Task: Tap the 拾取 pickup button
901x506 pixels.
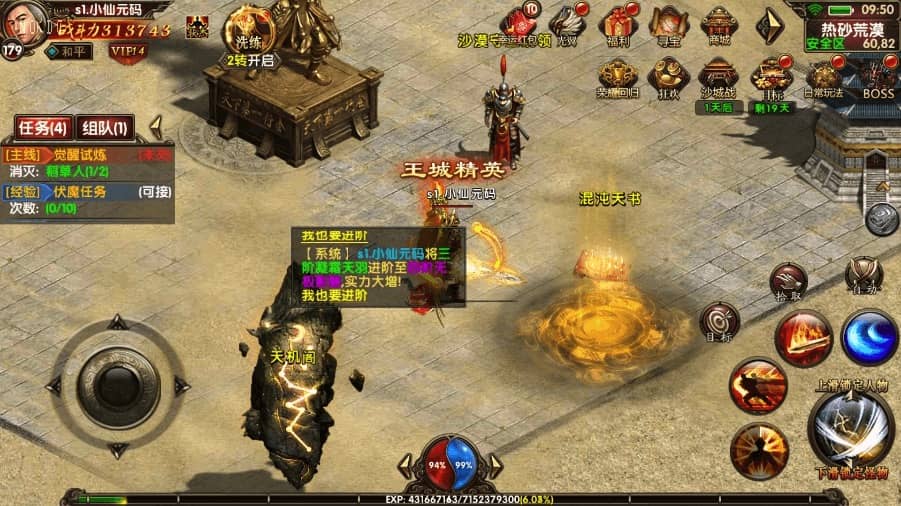Action: [788, 281]
